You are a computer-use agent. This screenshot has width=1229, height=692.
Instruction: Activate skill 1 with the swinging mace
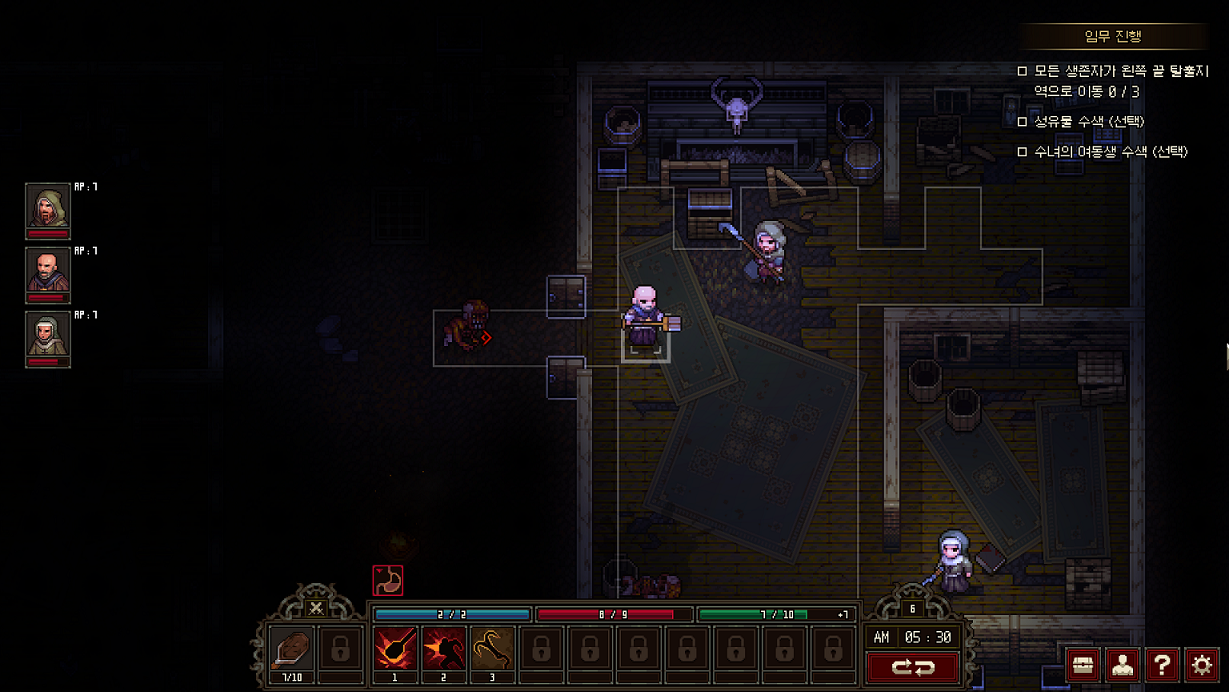[x=395, y=649]
